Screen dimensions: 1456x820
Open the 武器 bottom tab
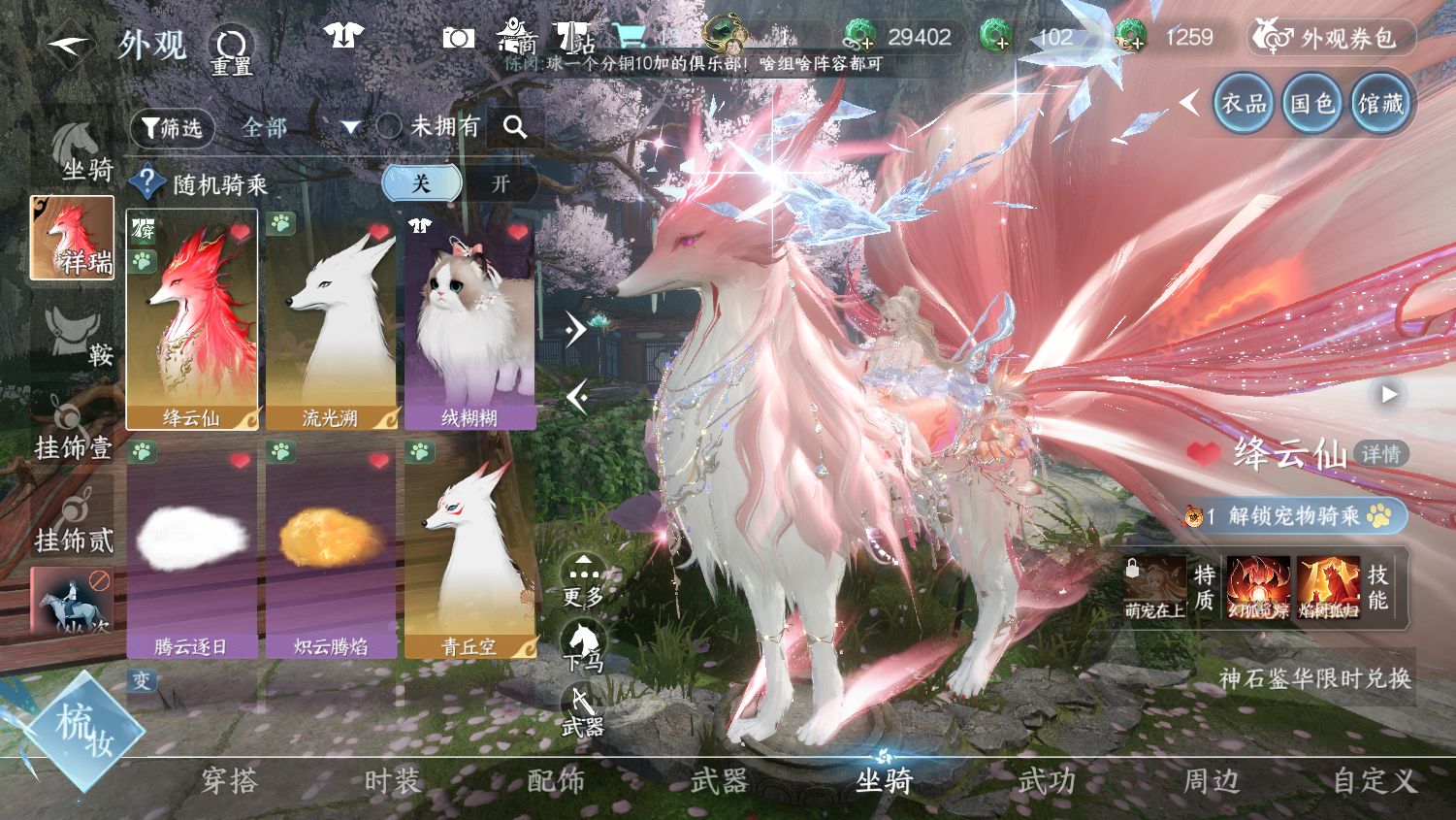pyautogui.click(x=719, y=781)
